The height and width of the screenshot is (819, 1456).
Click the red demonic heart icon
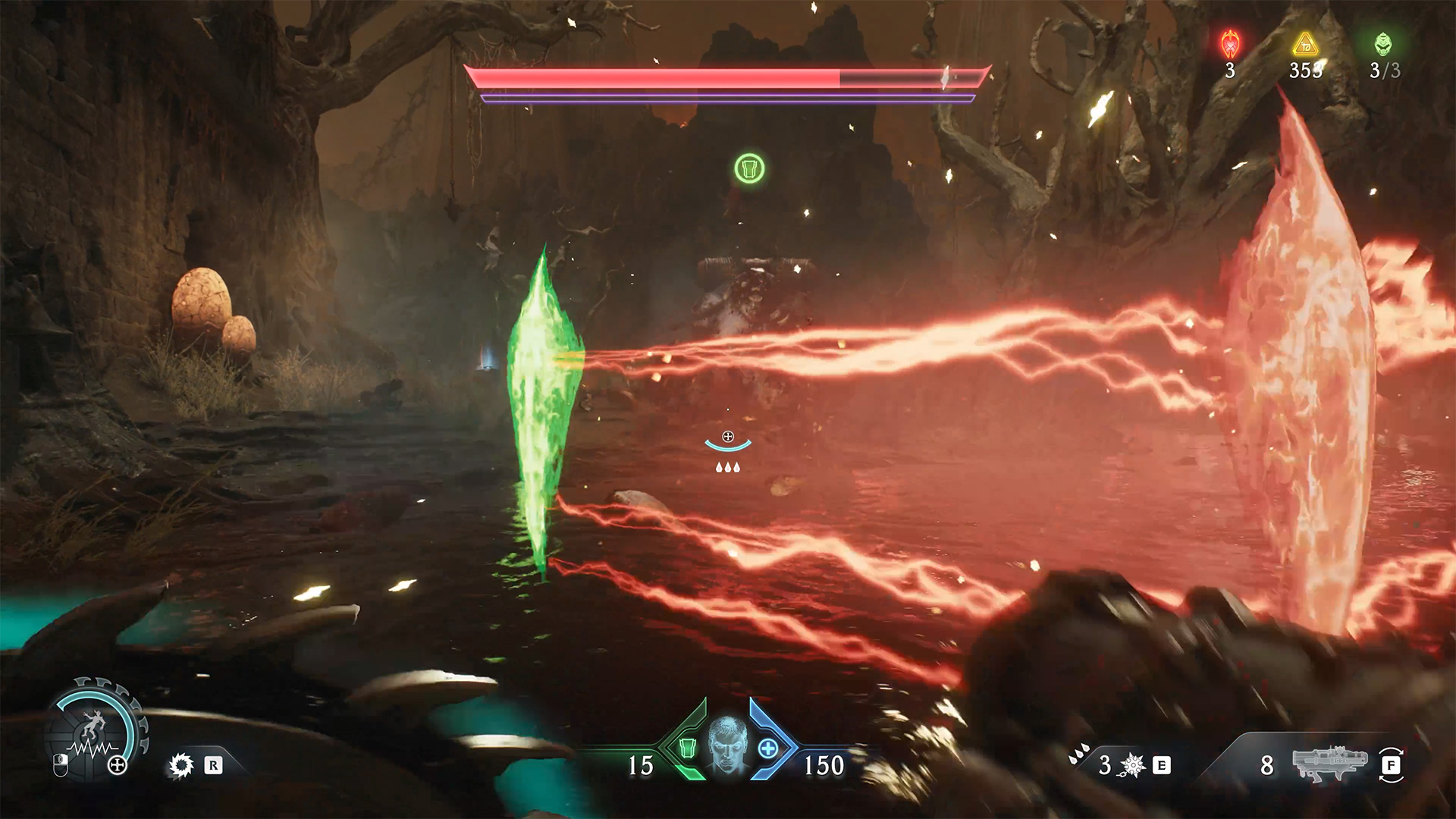(1230, 45)
